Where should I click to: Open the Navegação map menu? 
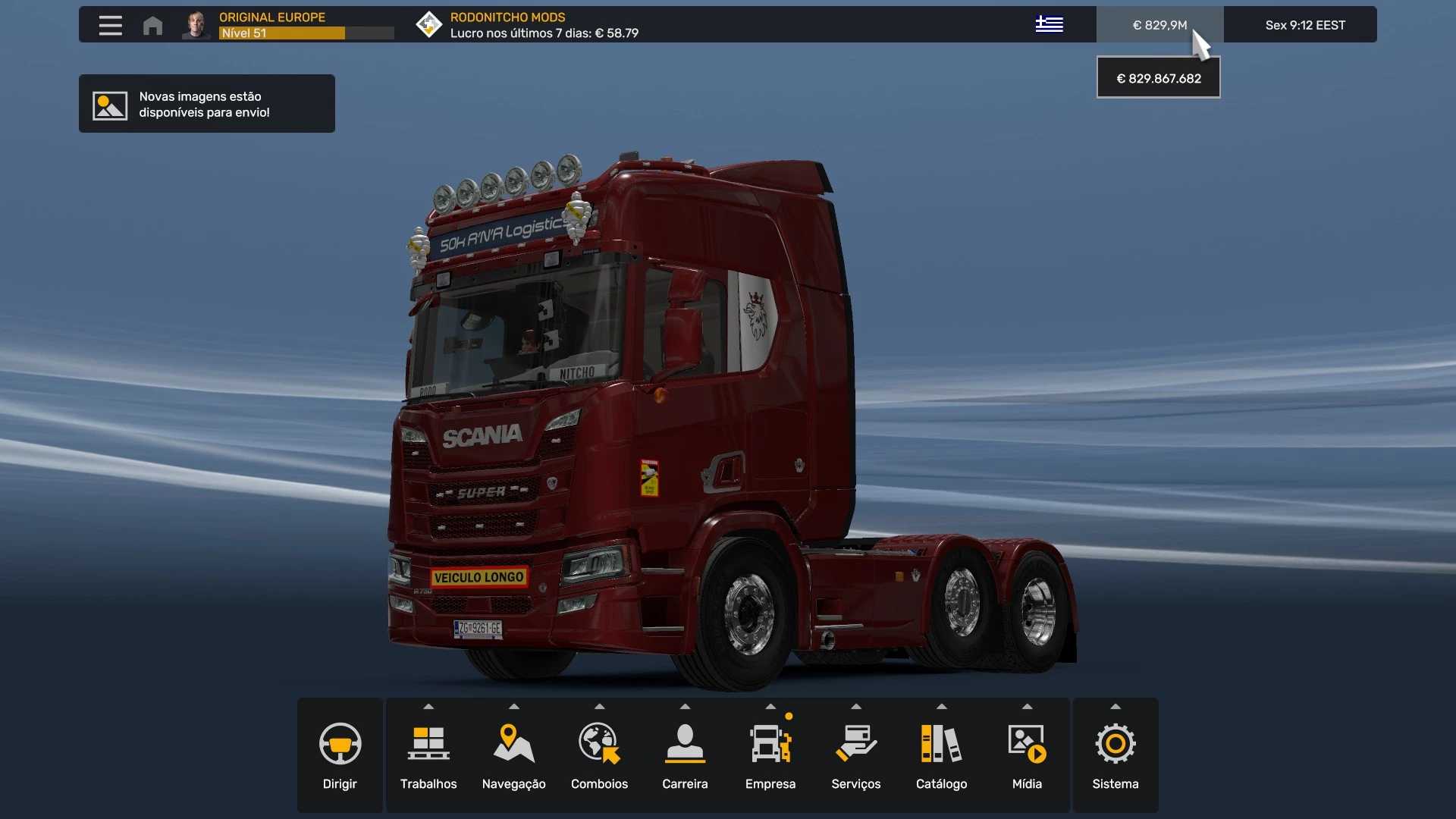pyautogui.click(x=513, y=755)
